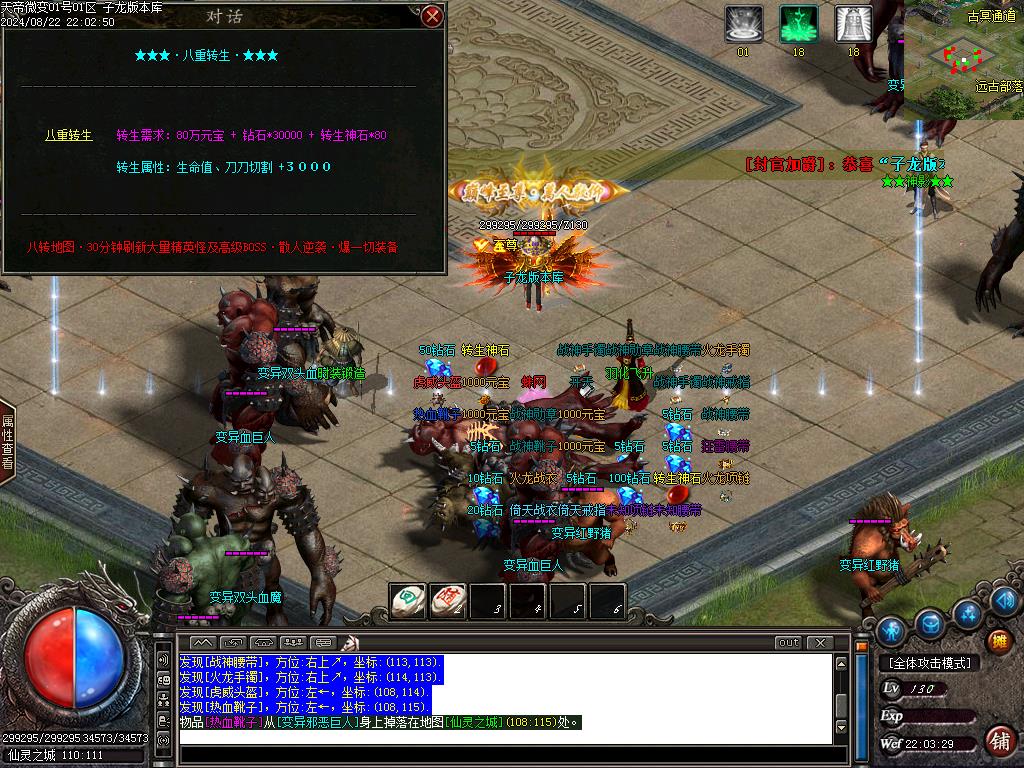Image resolution: width=1024 pixels, height=768 pixels.
Task: Open the minimap in the corner
Action: tap(964, 60)
